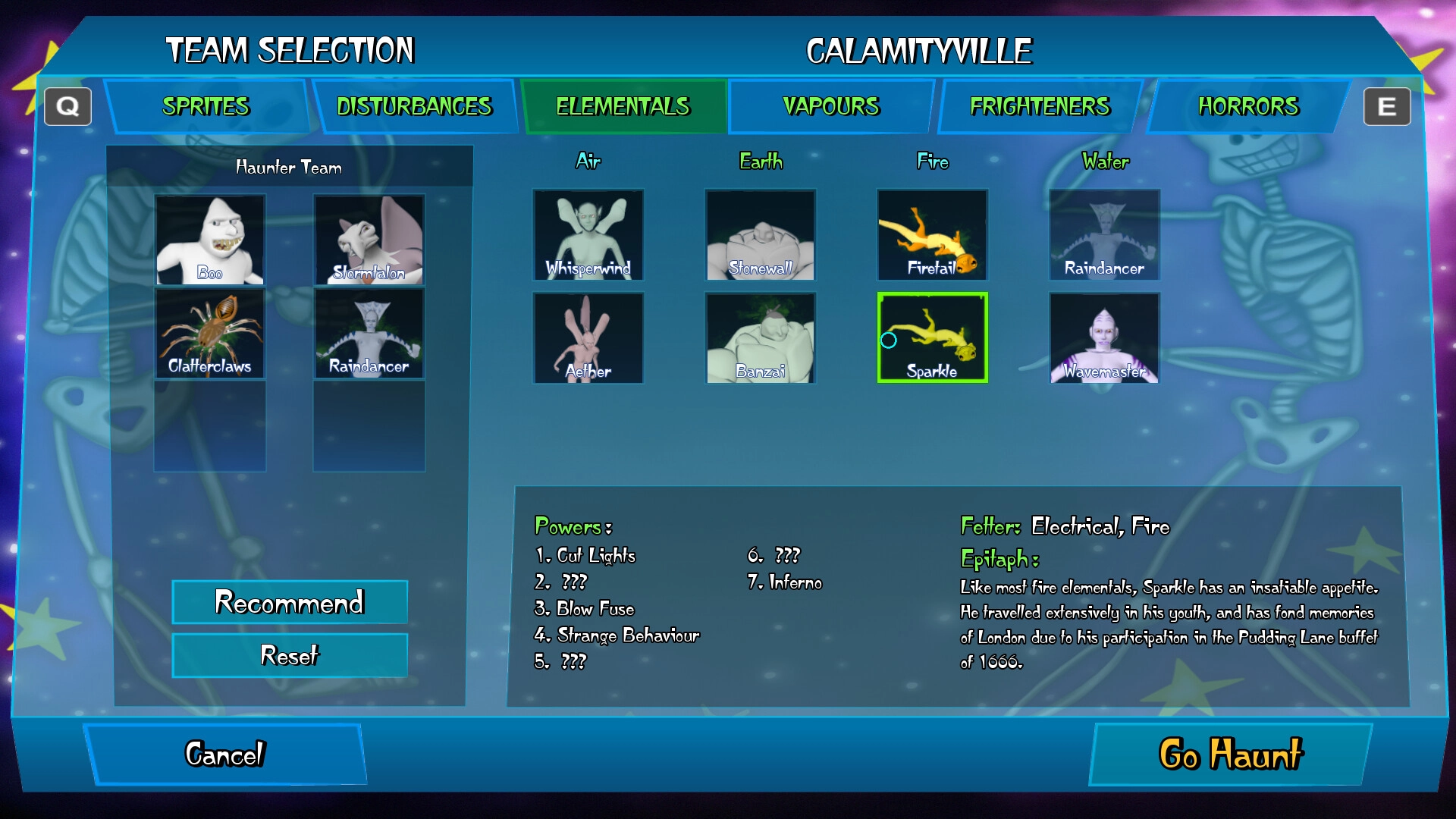The height and width of the screenshot is (819, 1456).
Task: Select the Elementals tab
Action: point(623,107)
